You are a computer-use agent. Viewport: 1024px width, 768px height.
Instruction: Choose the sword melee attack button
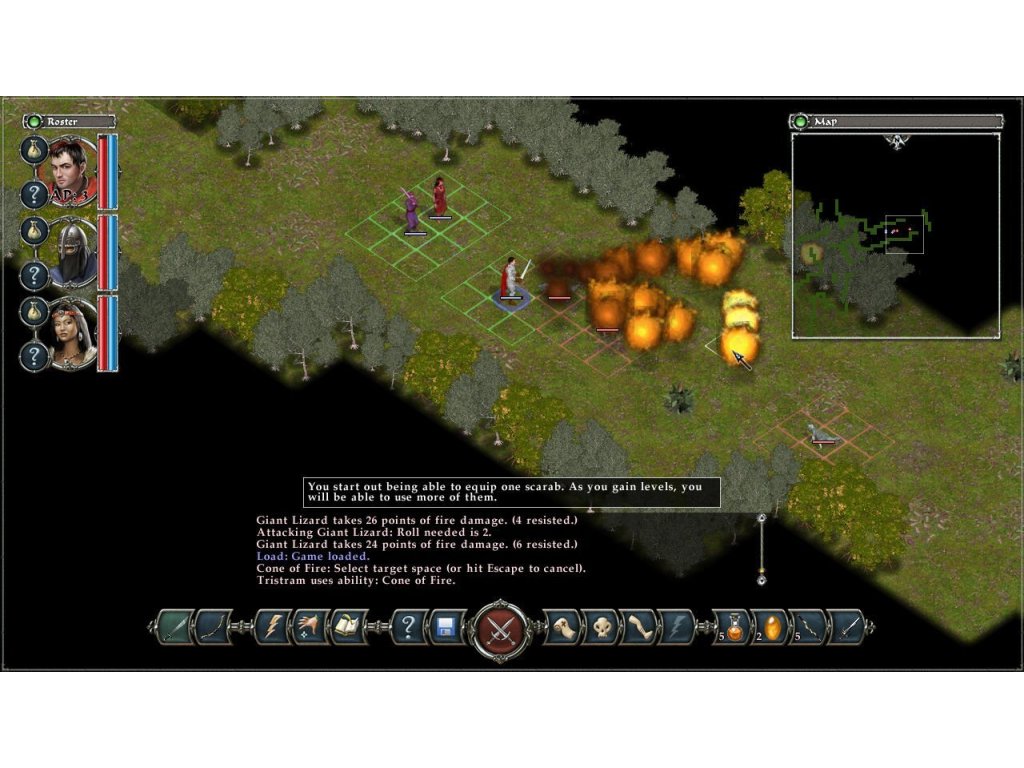pyautogui.click(x=172, y=627)
